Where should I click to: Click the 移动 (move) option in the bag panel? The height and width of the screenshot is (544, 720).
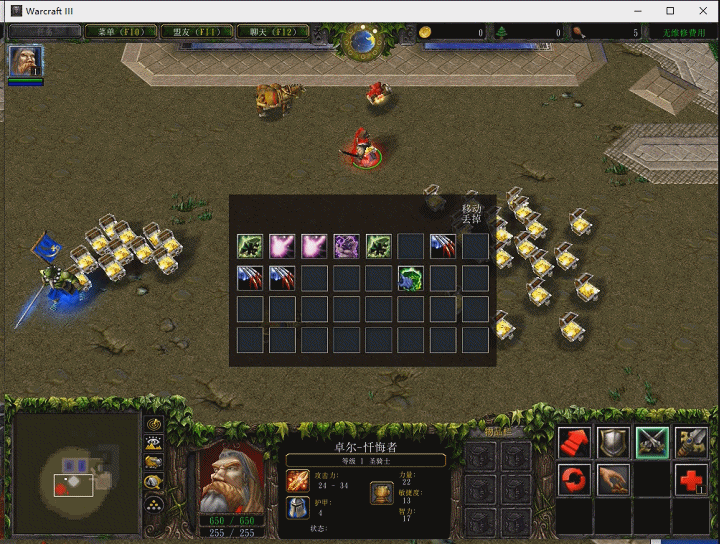(x=472, y=209)
